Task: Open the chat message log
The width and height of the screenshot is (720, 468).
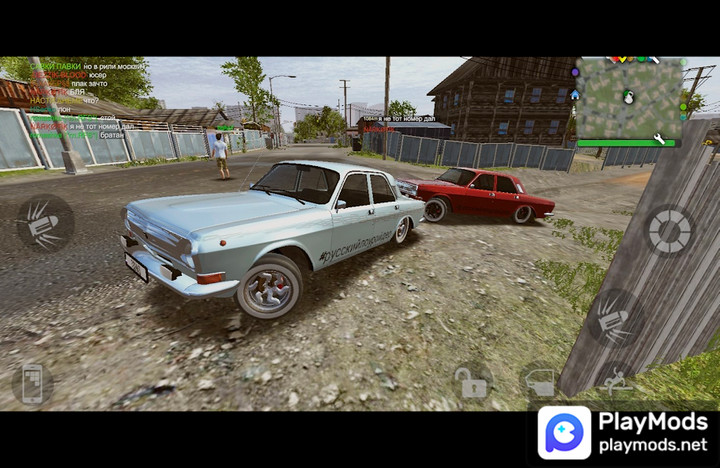Action: click(x=78, y=100)
